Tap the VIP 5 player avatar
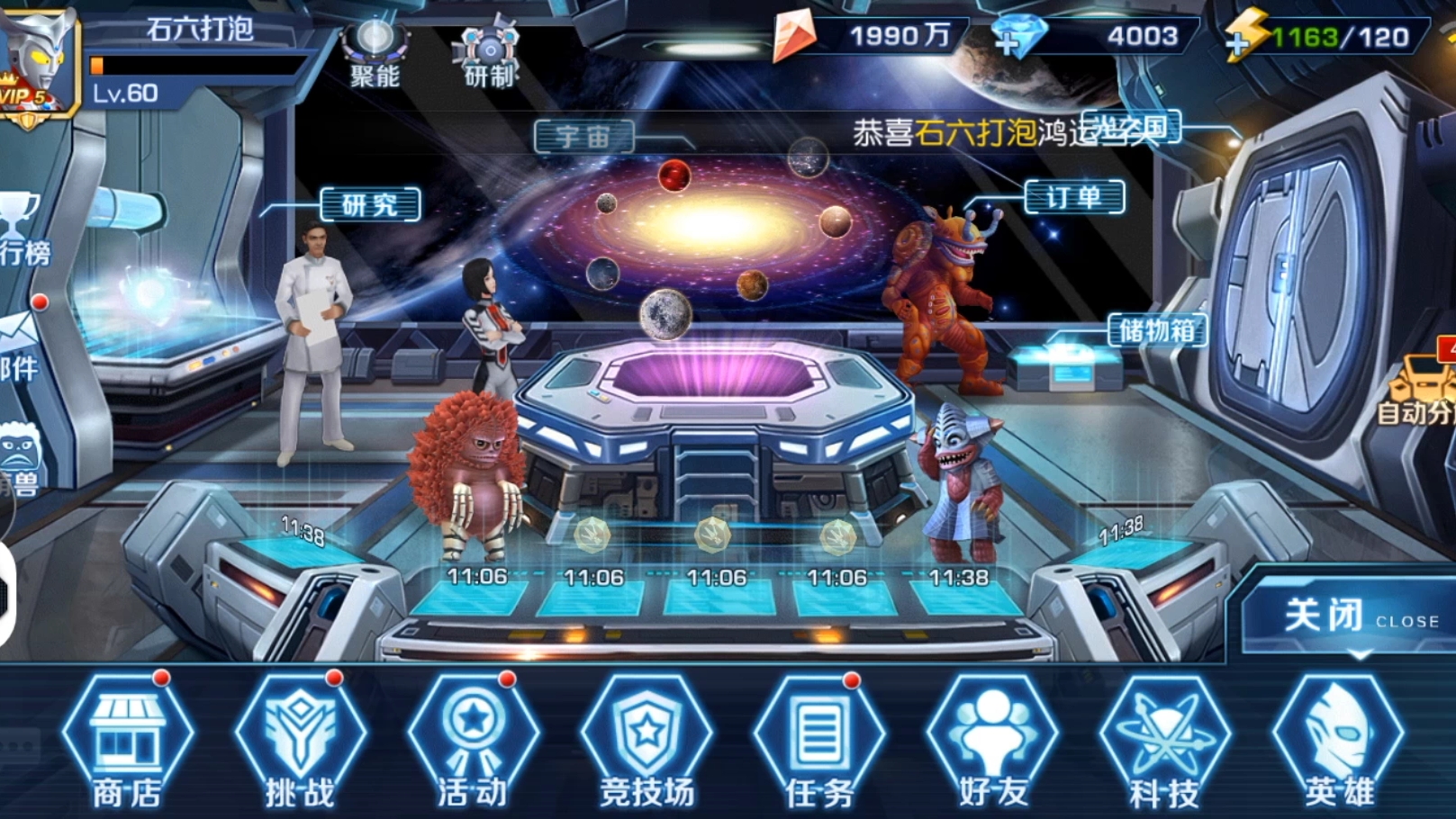 [x=38, y=63]
